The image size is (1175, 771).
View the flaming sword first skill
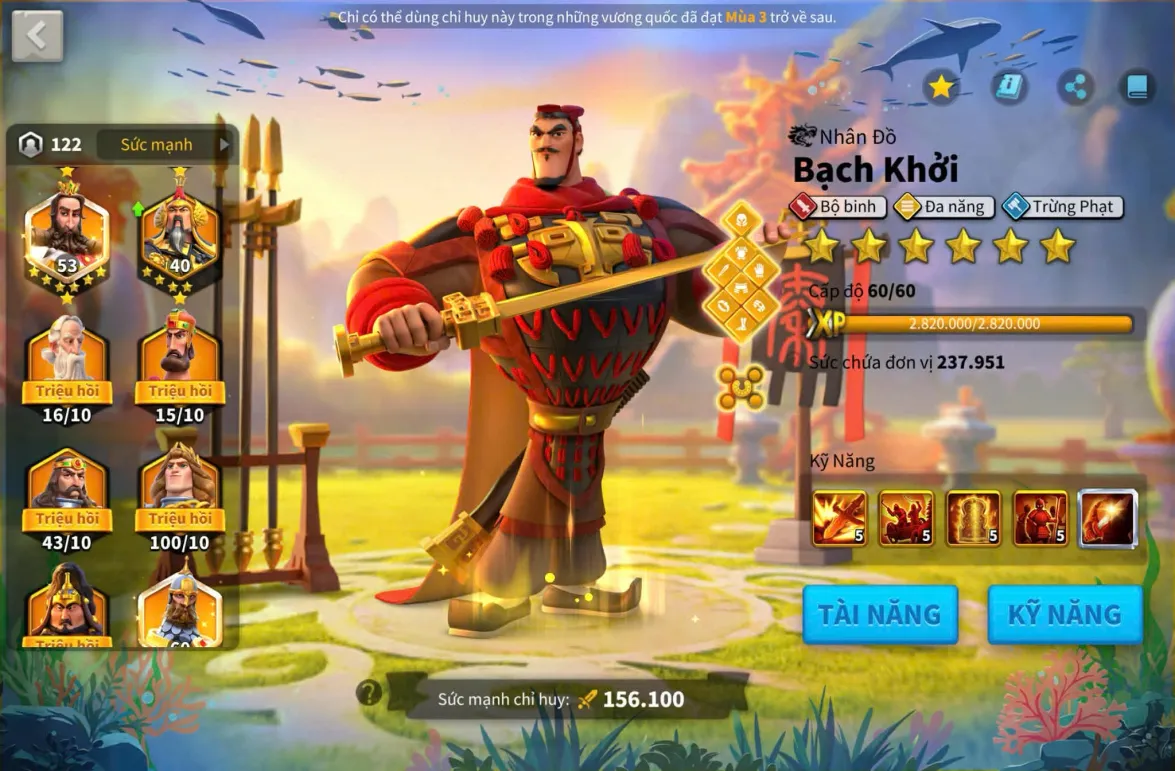(x=840, y=518)
